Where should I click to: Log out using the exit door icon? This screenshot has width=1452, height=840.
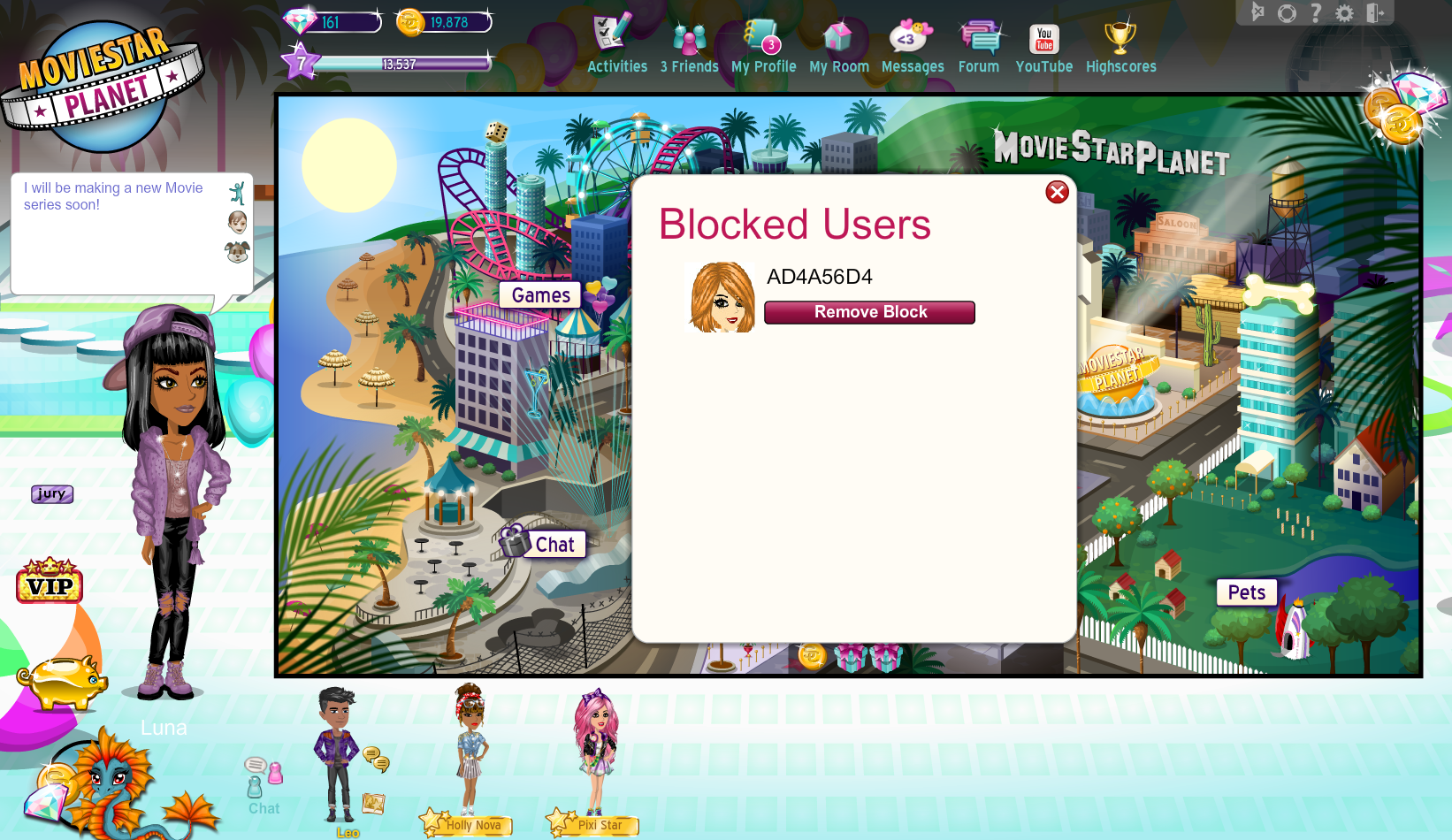pos(1375,12)
